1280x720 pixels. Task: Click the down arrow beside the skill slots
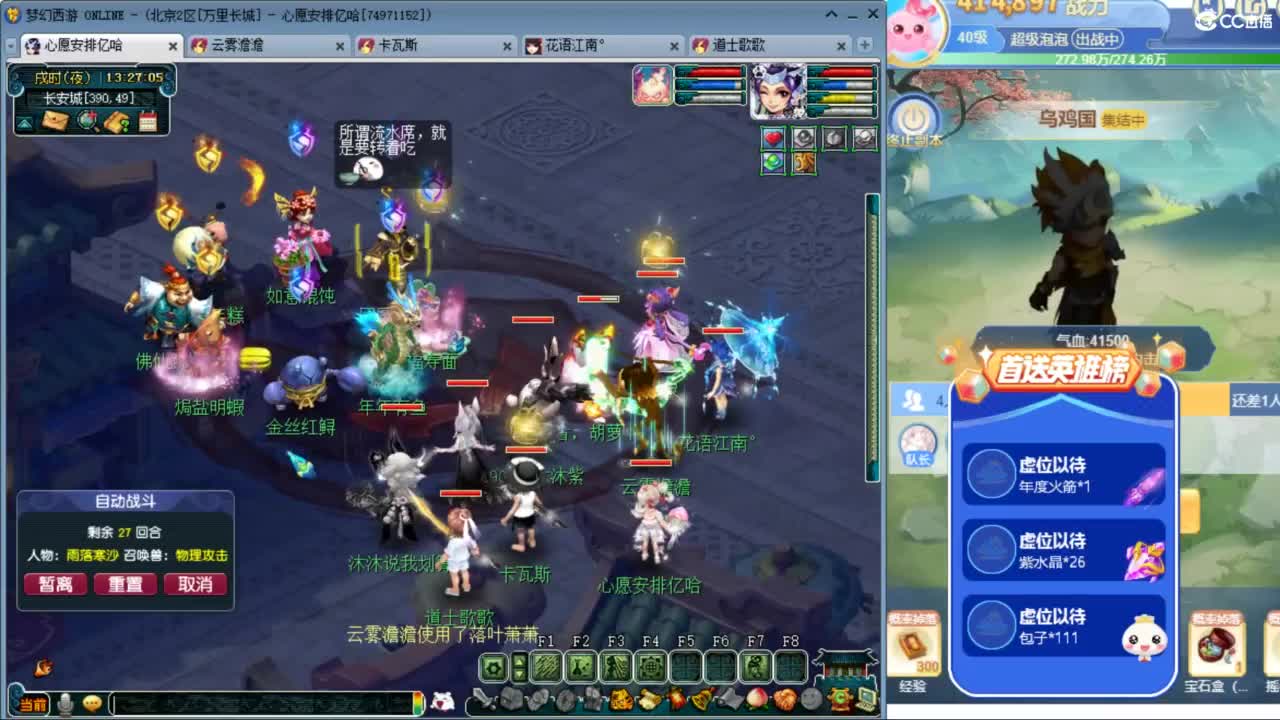click(519, 673)
